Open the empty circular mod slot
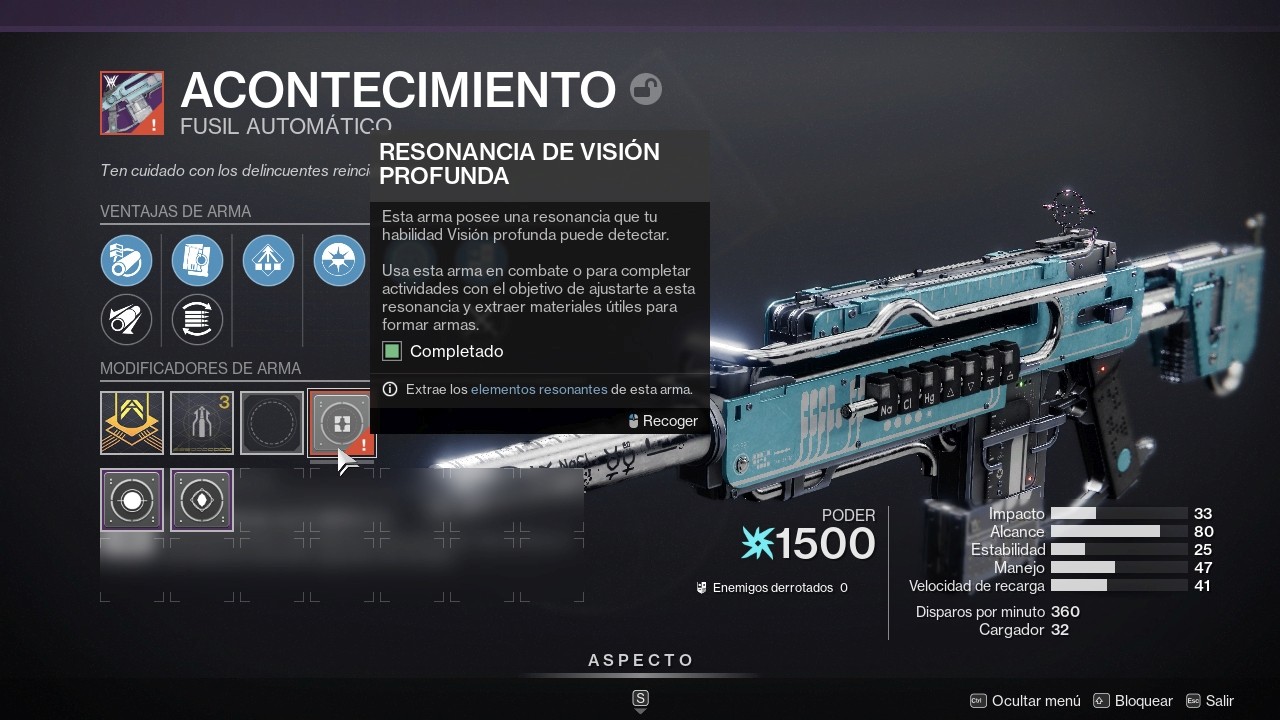 271,422
